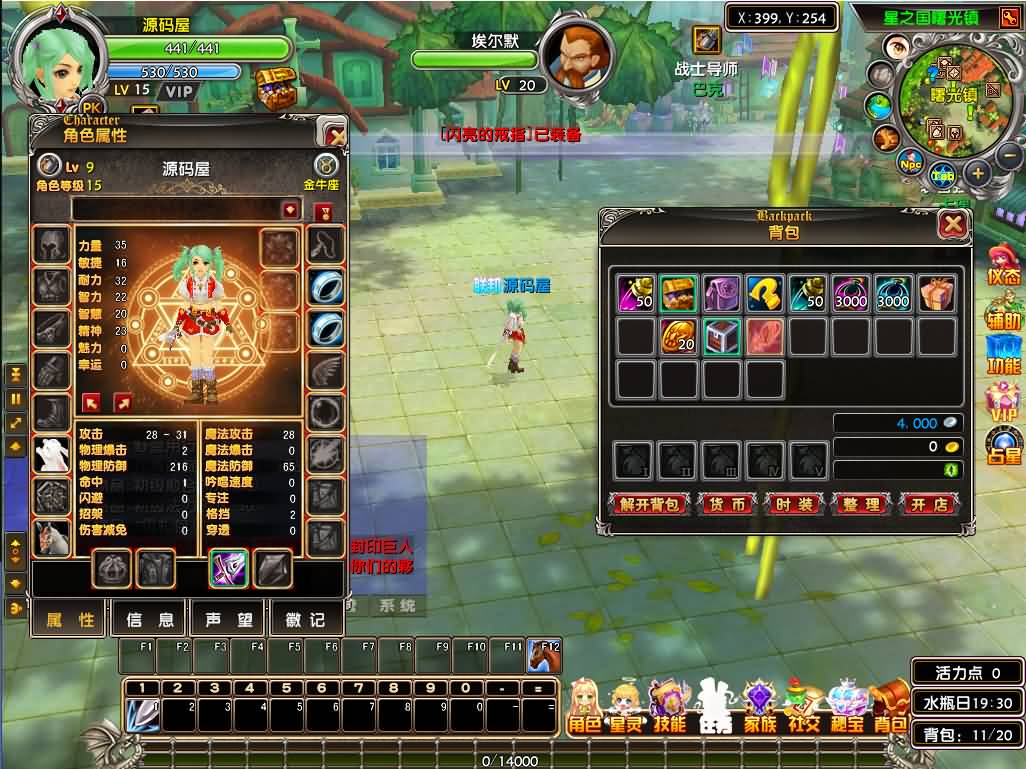Click the 时装 fashion button
Viewport: 1026px width, 769px height.
793,504
